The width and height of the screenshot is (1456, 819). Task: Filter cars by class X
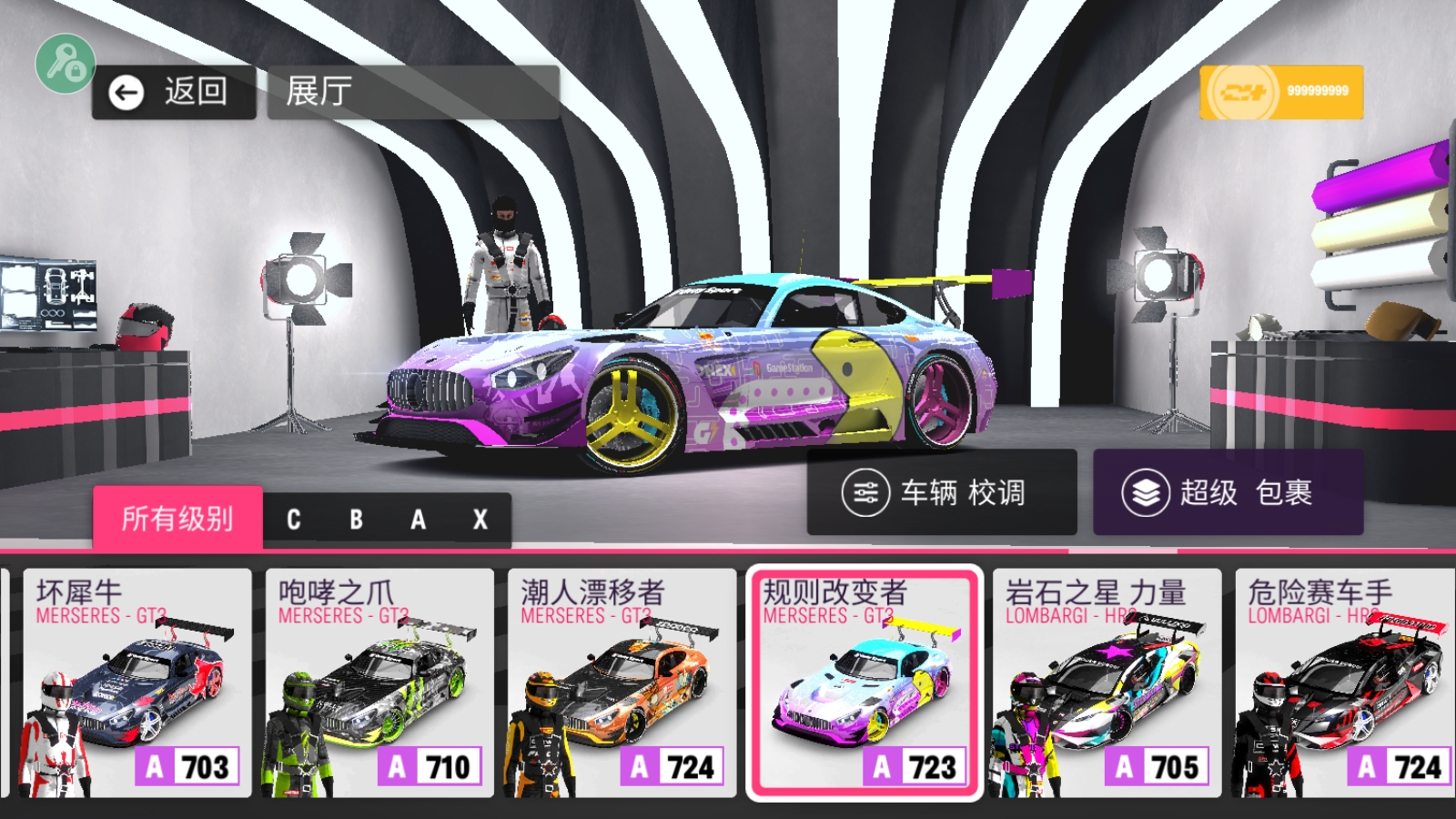(x=480, y=520)
